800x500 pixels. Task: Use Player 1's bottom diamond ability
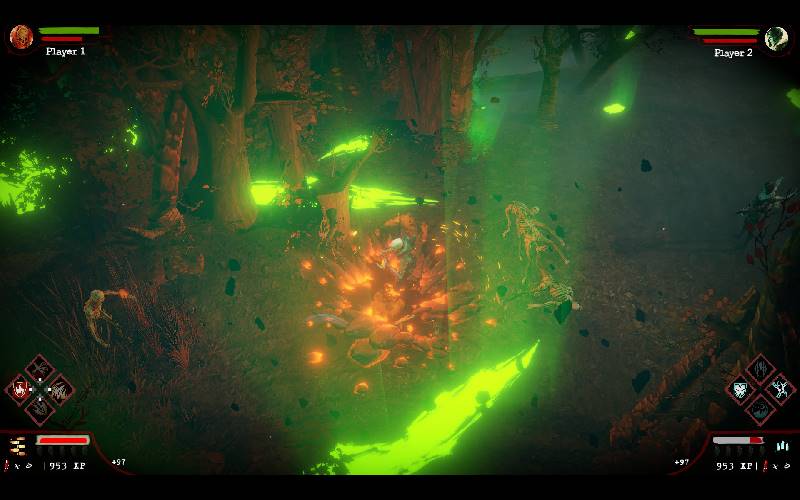pos(39,408)
